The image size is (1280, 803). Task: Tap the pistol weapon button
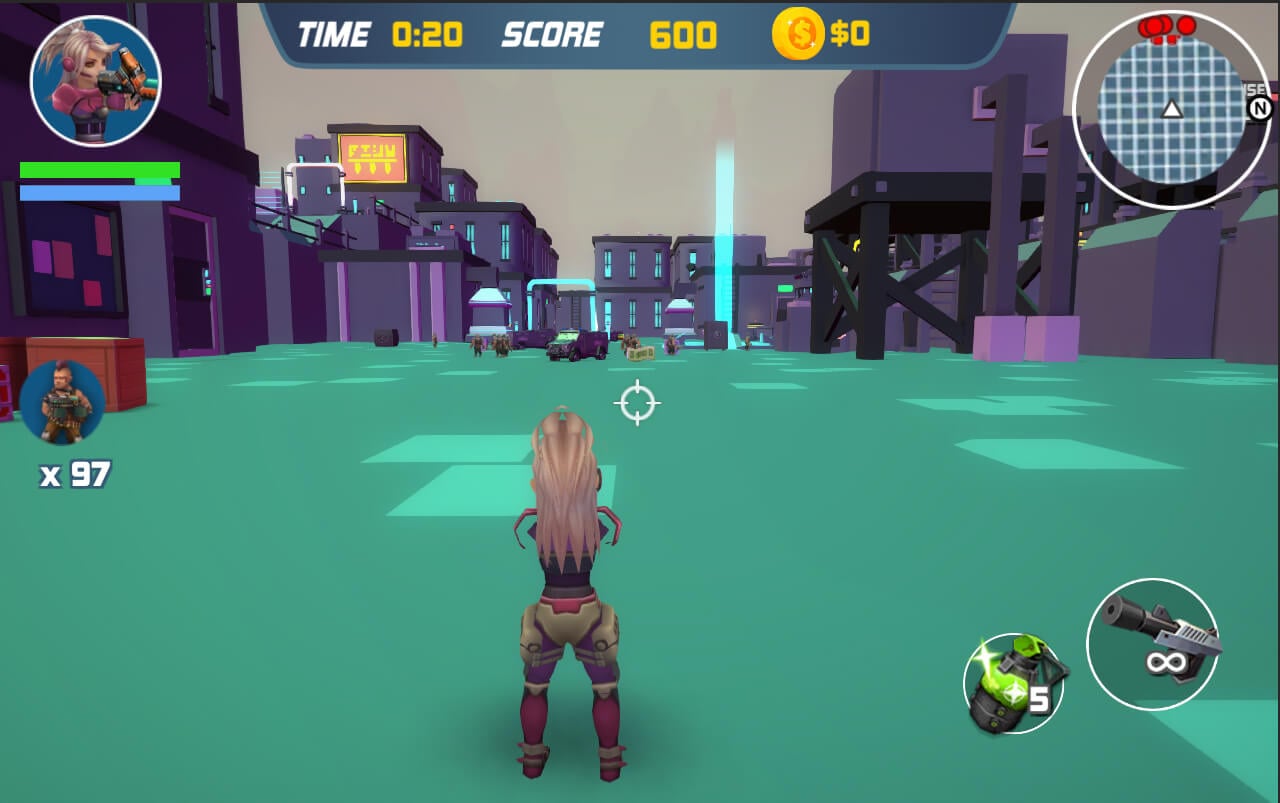point(1152,644)
